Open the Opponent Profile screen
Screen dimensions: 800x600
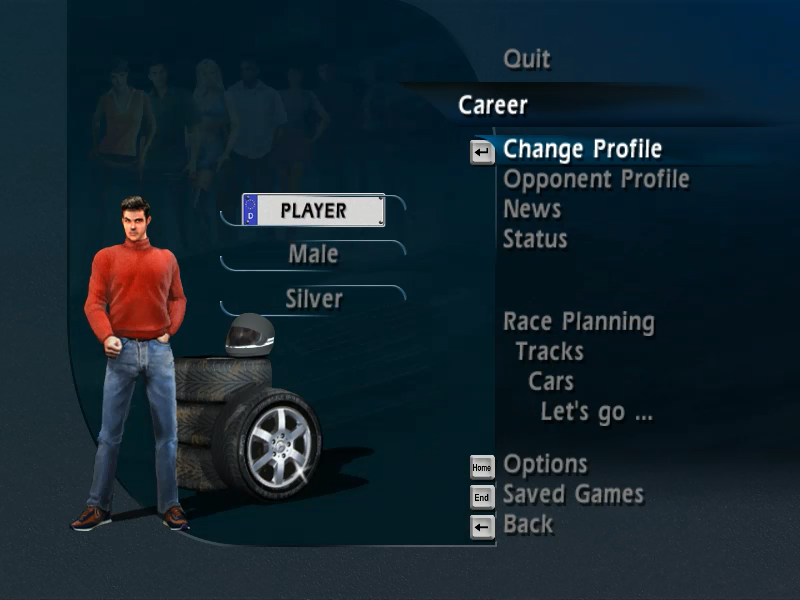tap(596, 180)
